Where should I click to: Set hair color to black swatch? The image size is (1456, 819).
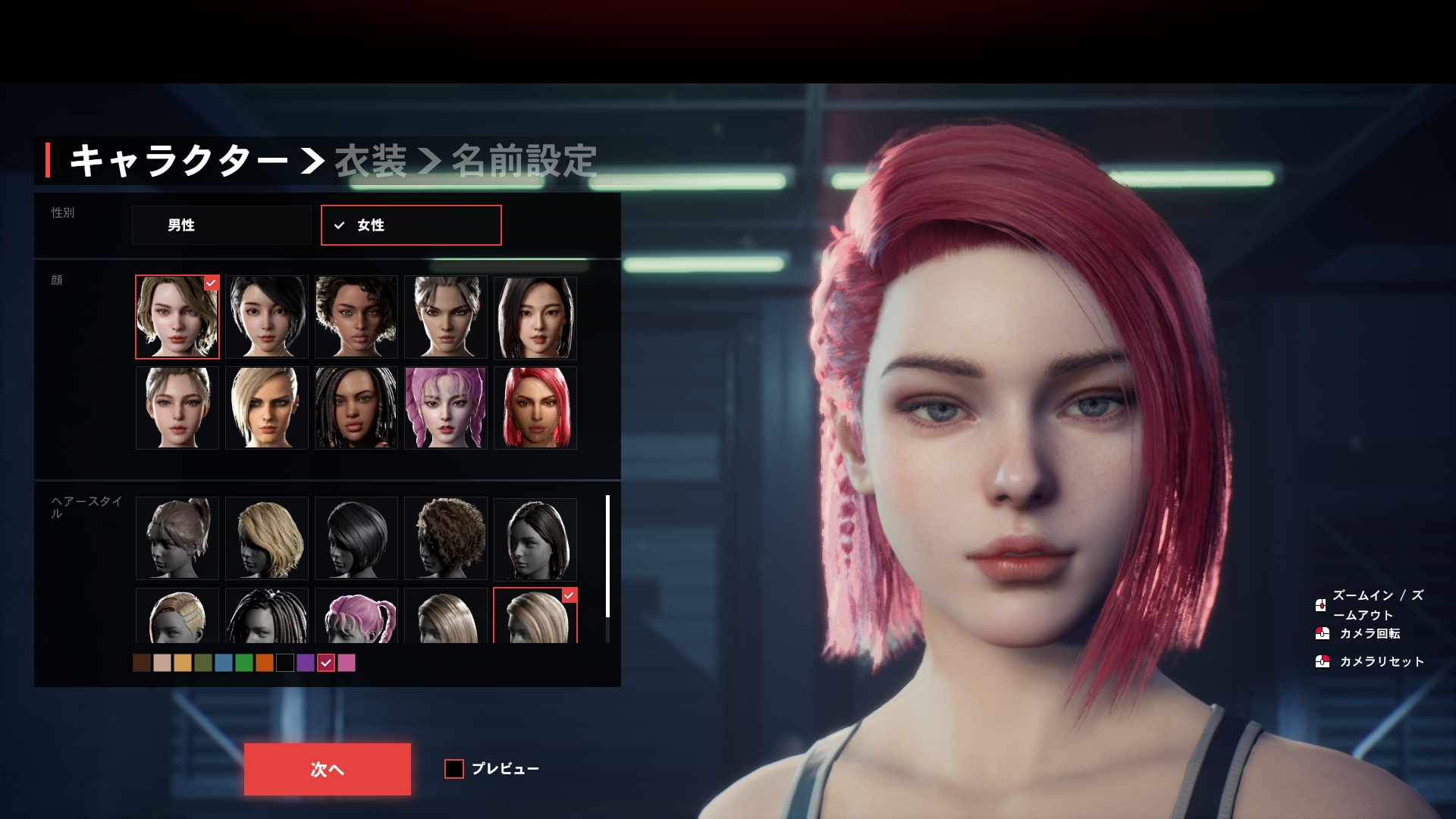[285, 663]
